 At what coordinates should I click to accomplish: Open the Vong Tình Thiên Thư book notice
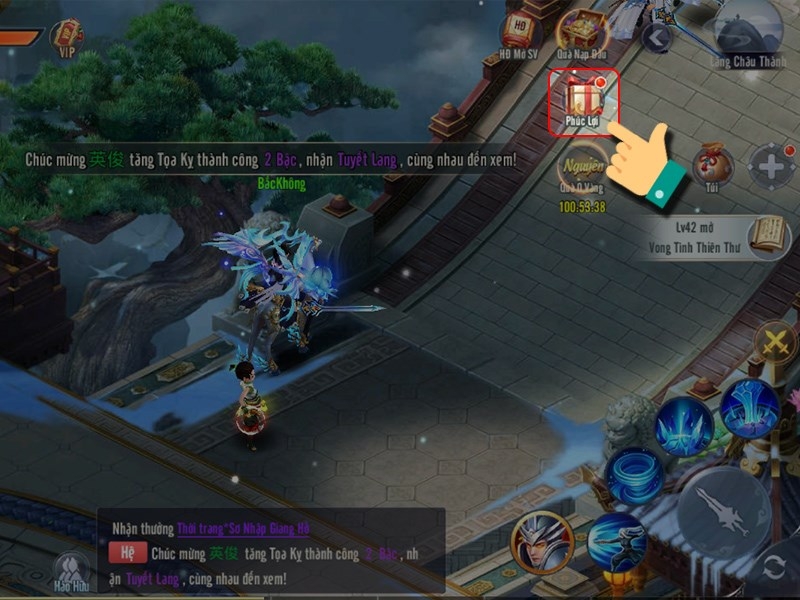712,238
